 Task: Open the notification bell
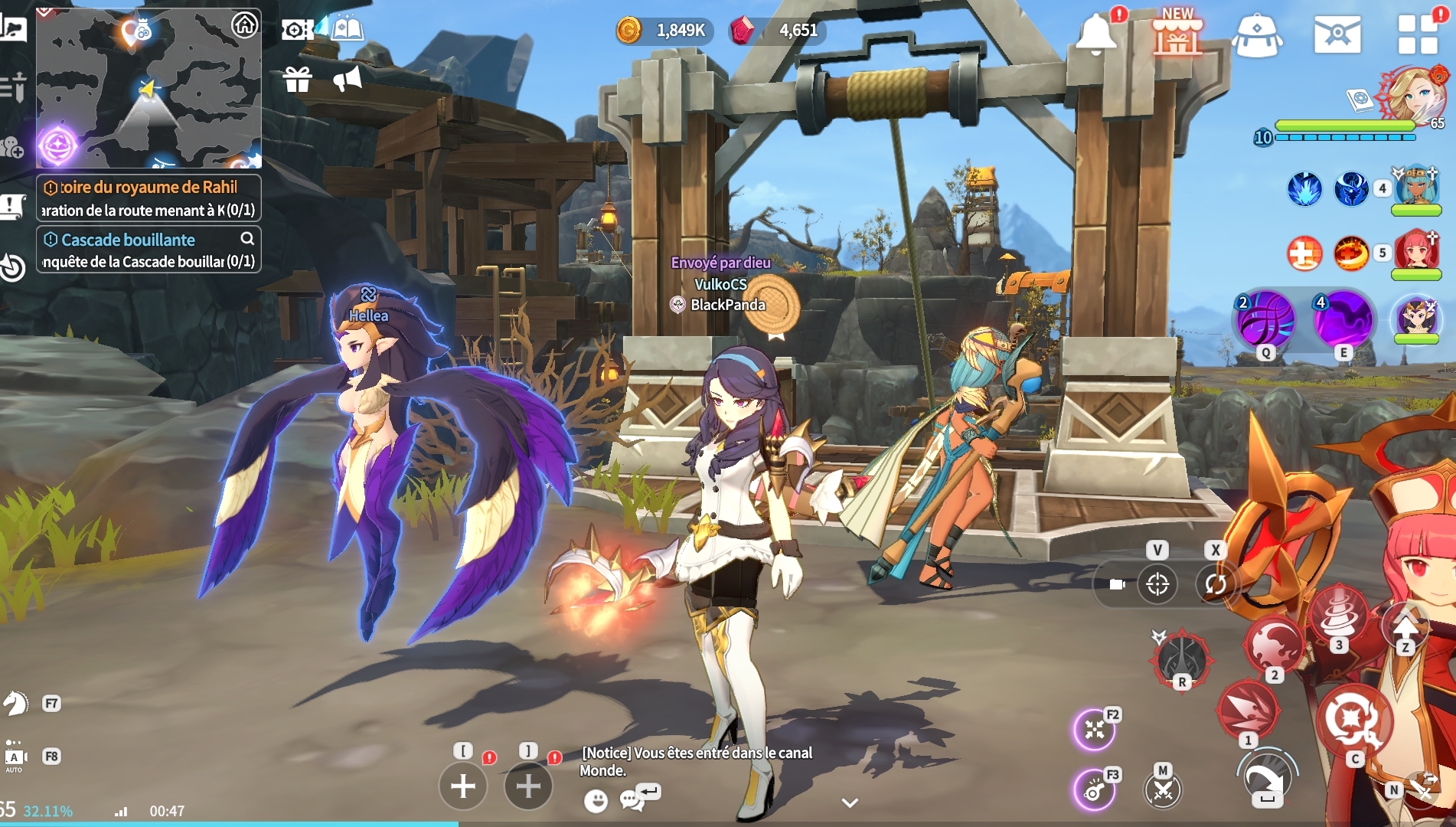1096,34
